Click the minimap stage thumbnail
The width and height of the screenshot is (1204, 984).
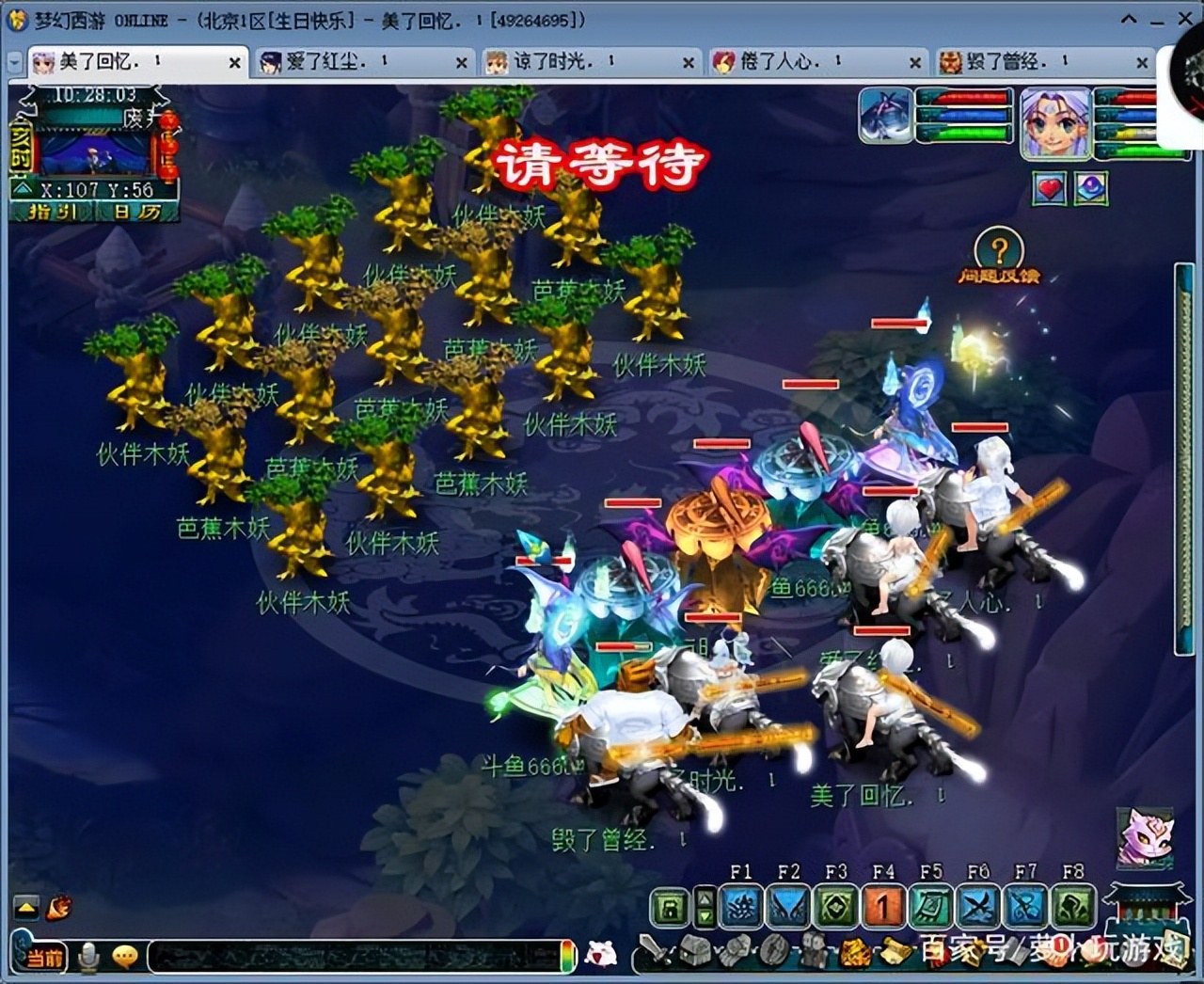pyautogui.click(x=94, y=152)
